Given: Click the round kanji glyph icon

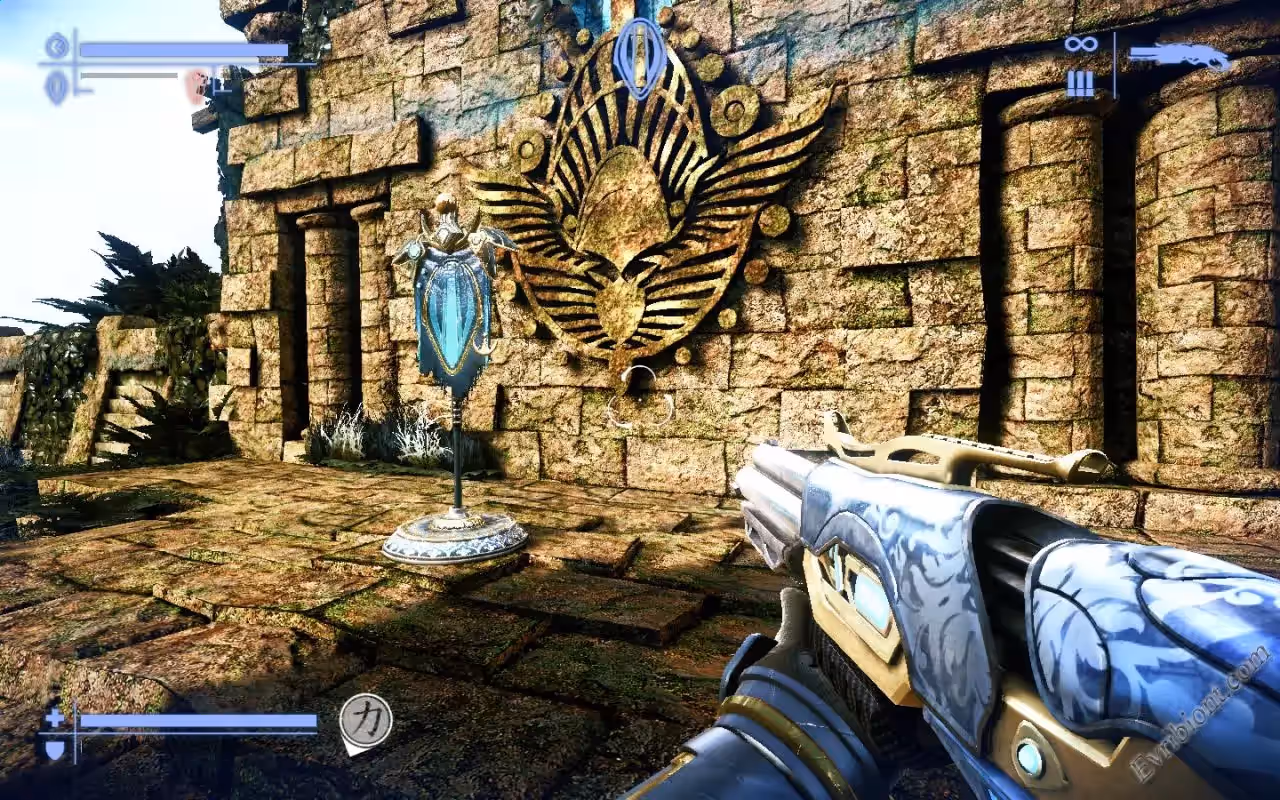Looking at the screenshot, I should 365,719.
